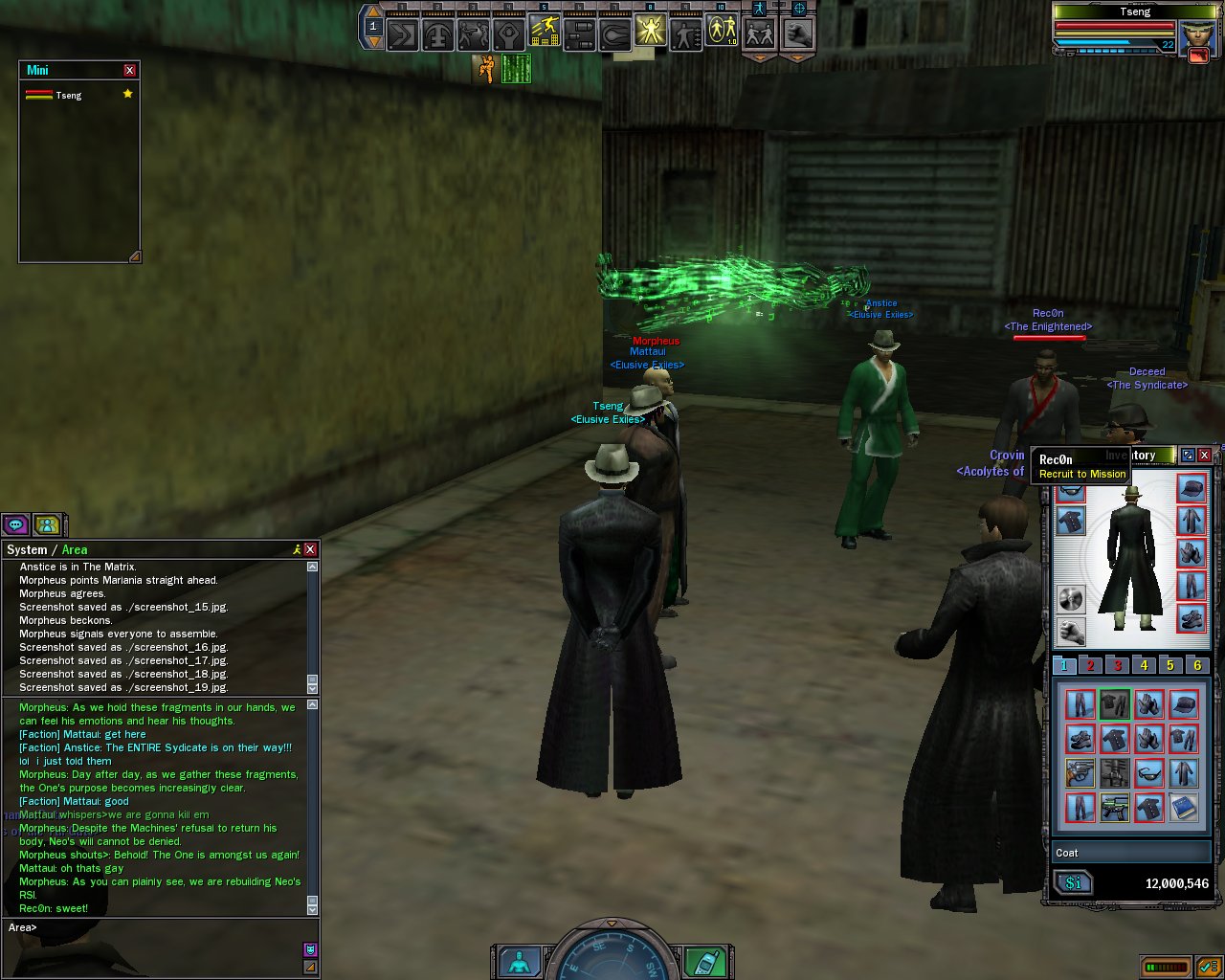Close the Inventory window

coord(1205,456)
